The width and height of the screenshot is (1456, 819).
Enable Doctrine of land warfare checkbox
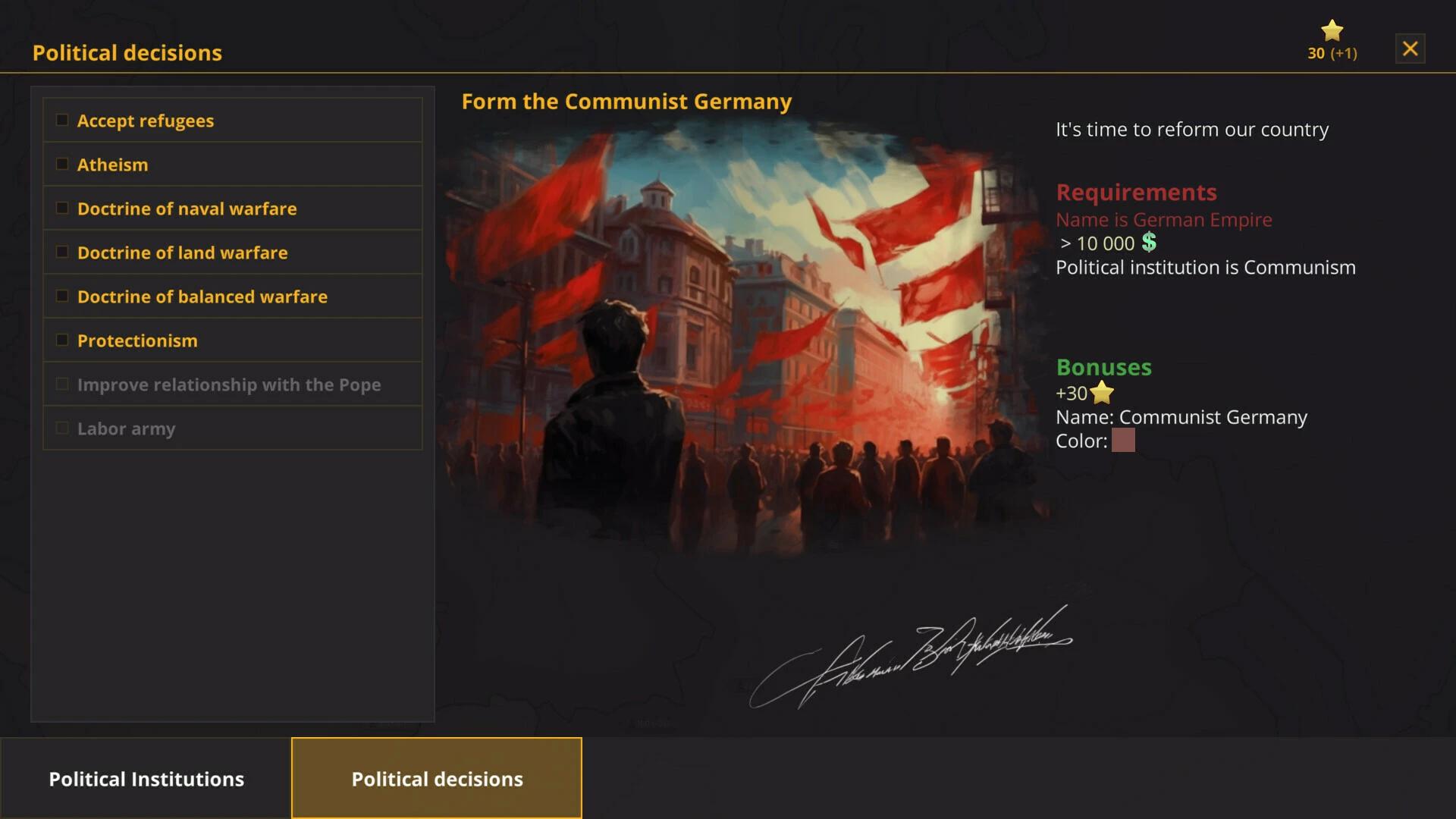point(61,250)
